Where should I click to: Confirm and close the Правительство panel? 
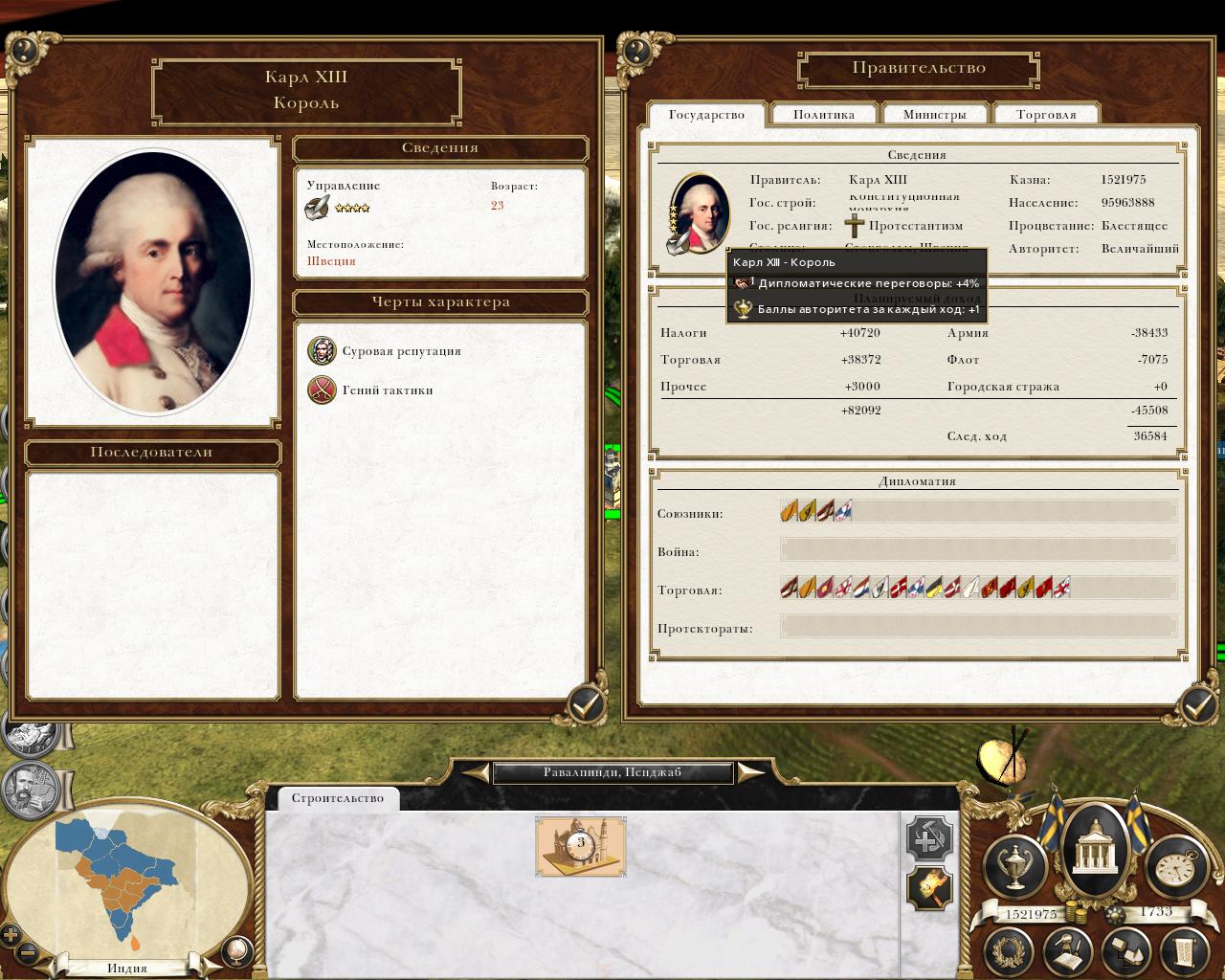[x=1197, y=705]
